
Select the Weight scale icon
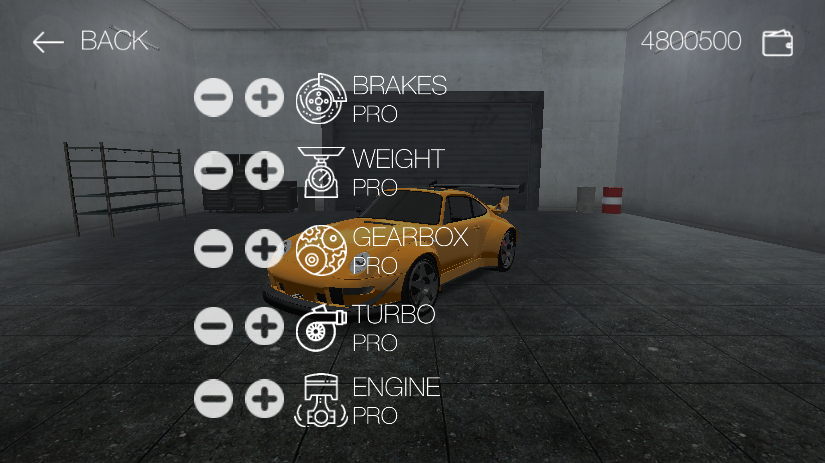tap(321, 172)
